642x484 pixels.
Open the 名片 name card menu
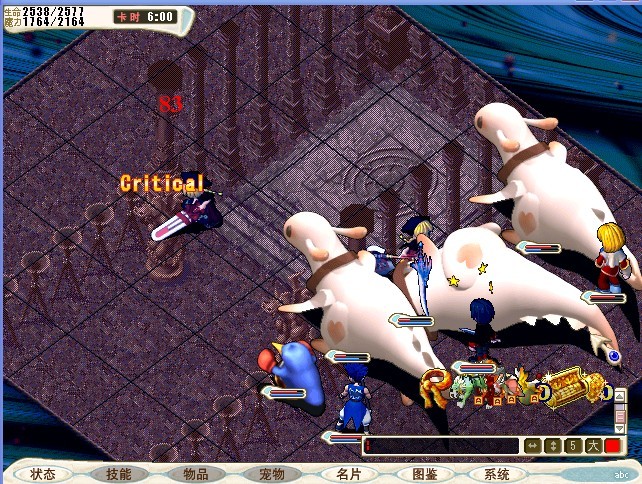click(348, 474)
